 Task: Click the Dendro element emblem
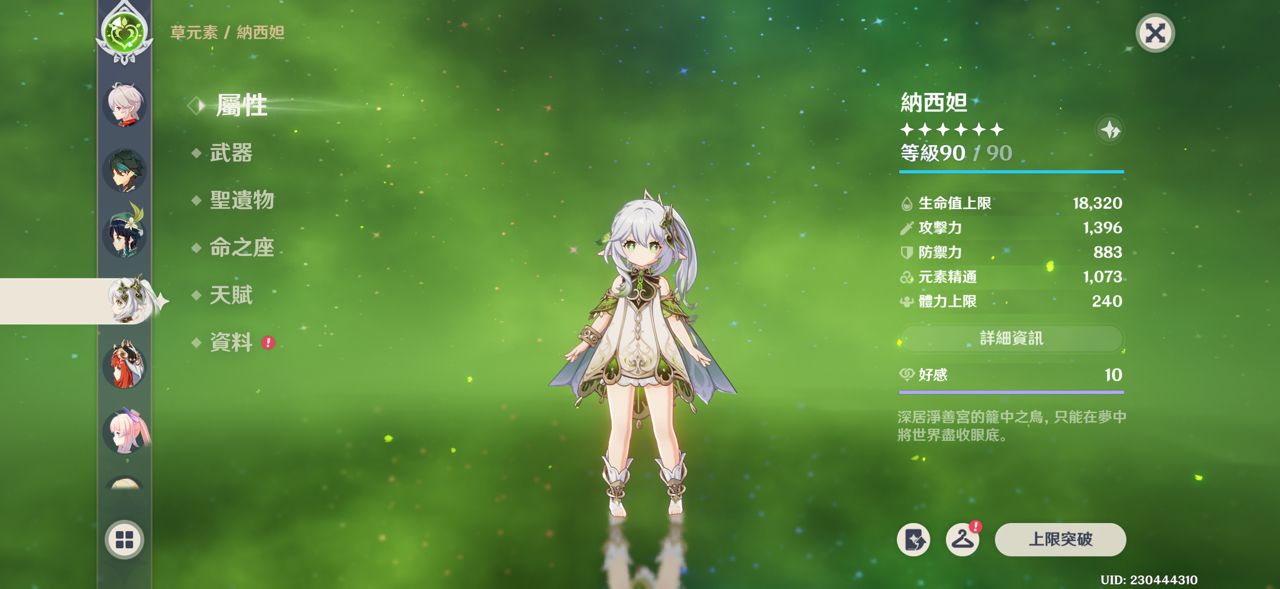(x=124, y=28)
